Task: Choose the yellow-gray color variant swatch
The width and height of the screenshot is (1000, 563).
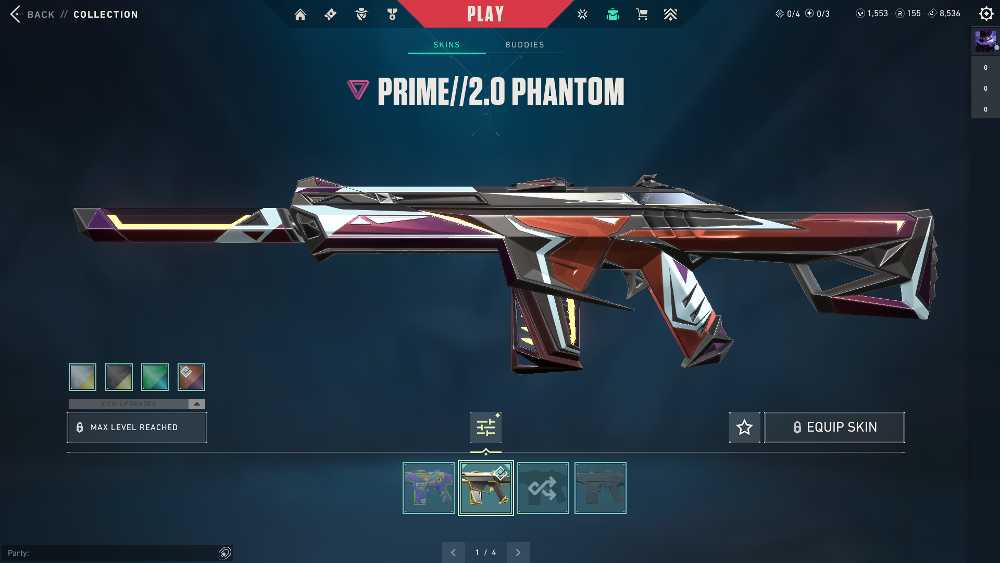Action: (83, 376)
